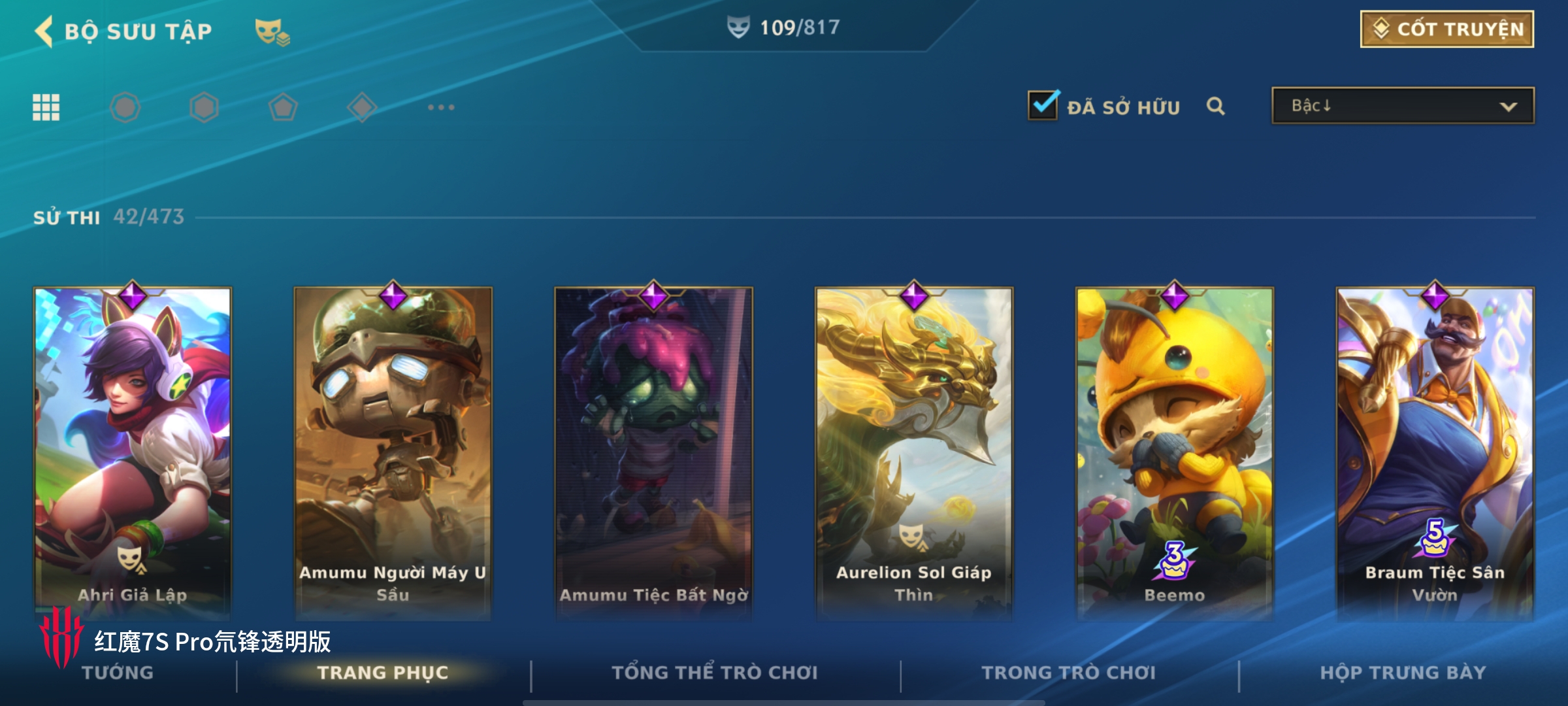The height and width of the screenshot is (706, 1568).
Task: Expand the Bậc sort dropdown
Action: click(1402, 106)
